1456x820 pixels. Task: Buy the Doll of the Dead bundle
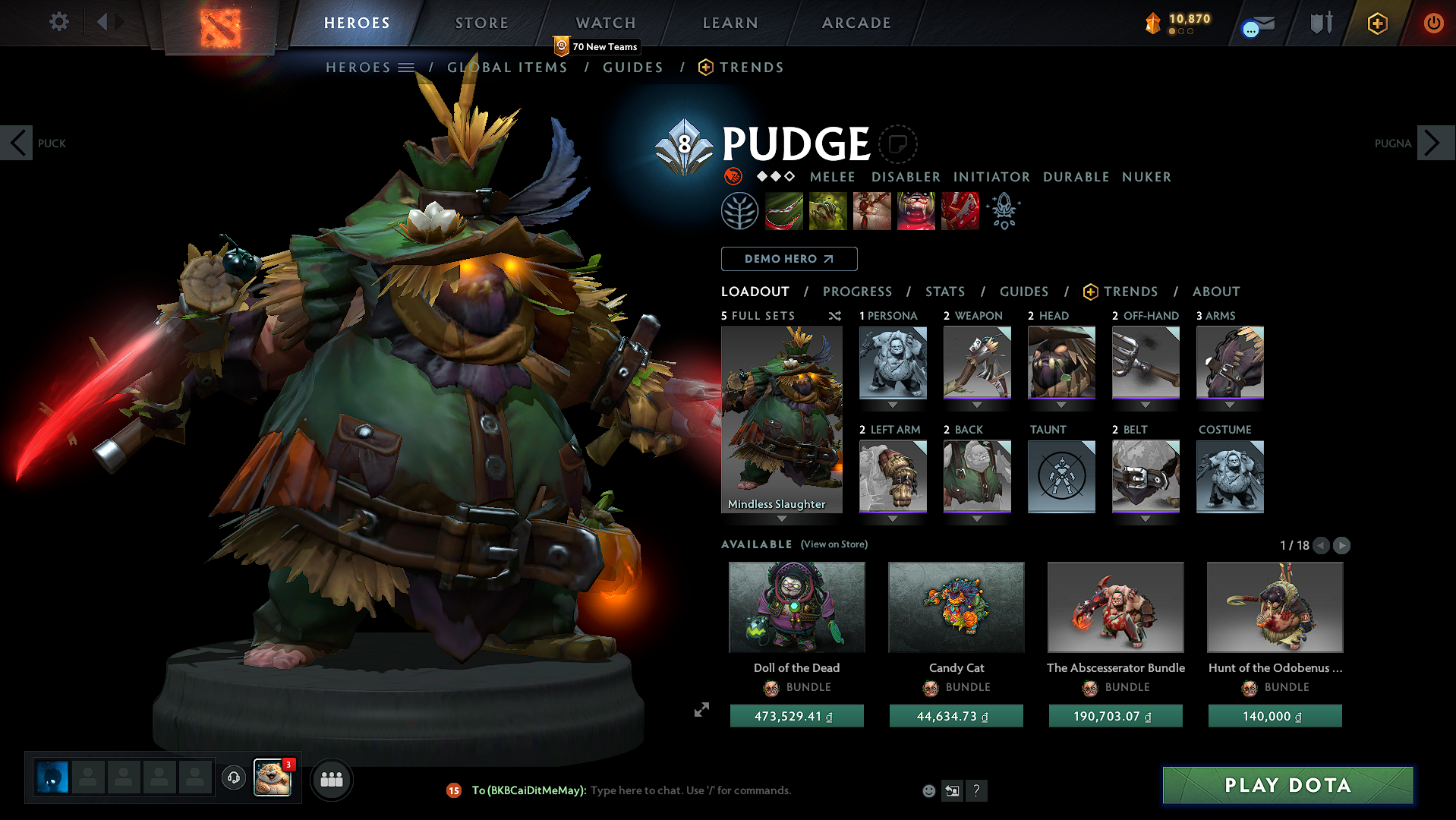click(x=796, y=716)
